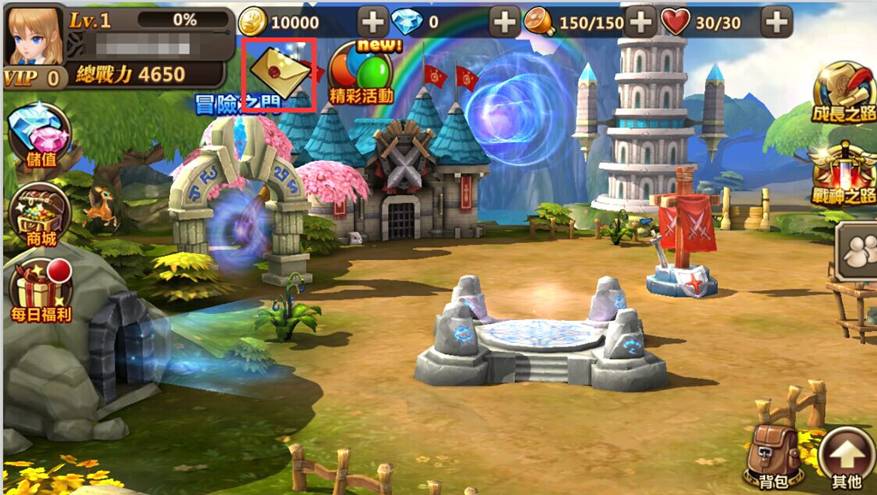Add gold with the coin plus button
The width and height of the screenshot is (877, 495).
coord(373,21)
